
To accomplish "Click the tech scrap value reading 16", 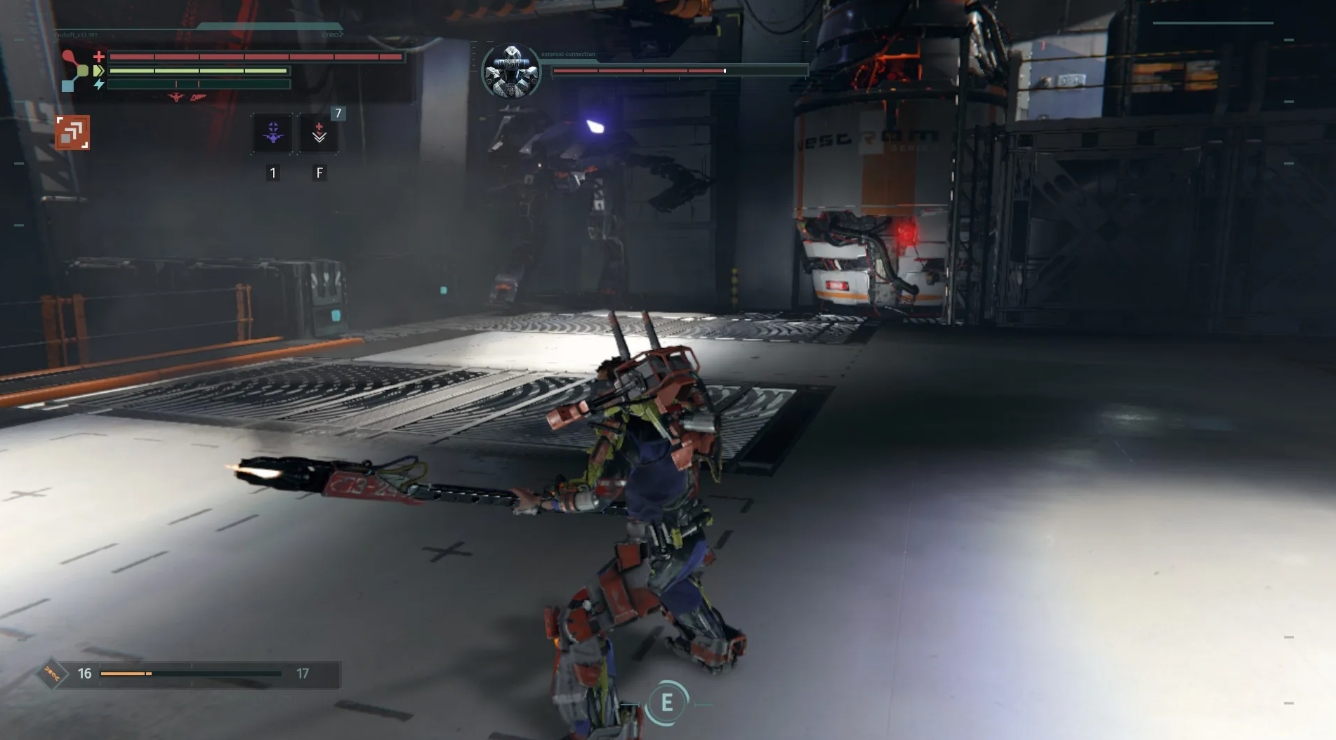I will [x=85, y=674].
